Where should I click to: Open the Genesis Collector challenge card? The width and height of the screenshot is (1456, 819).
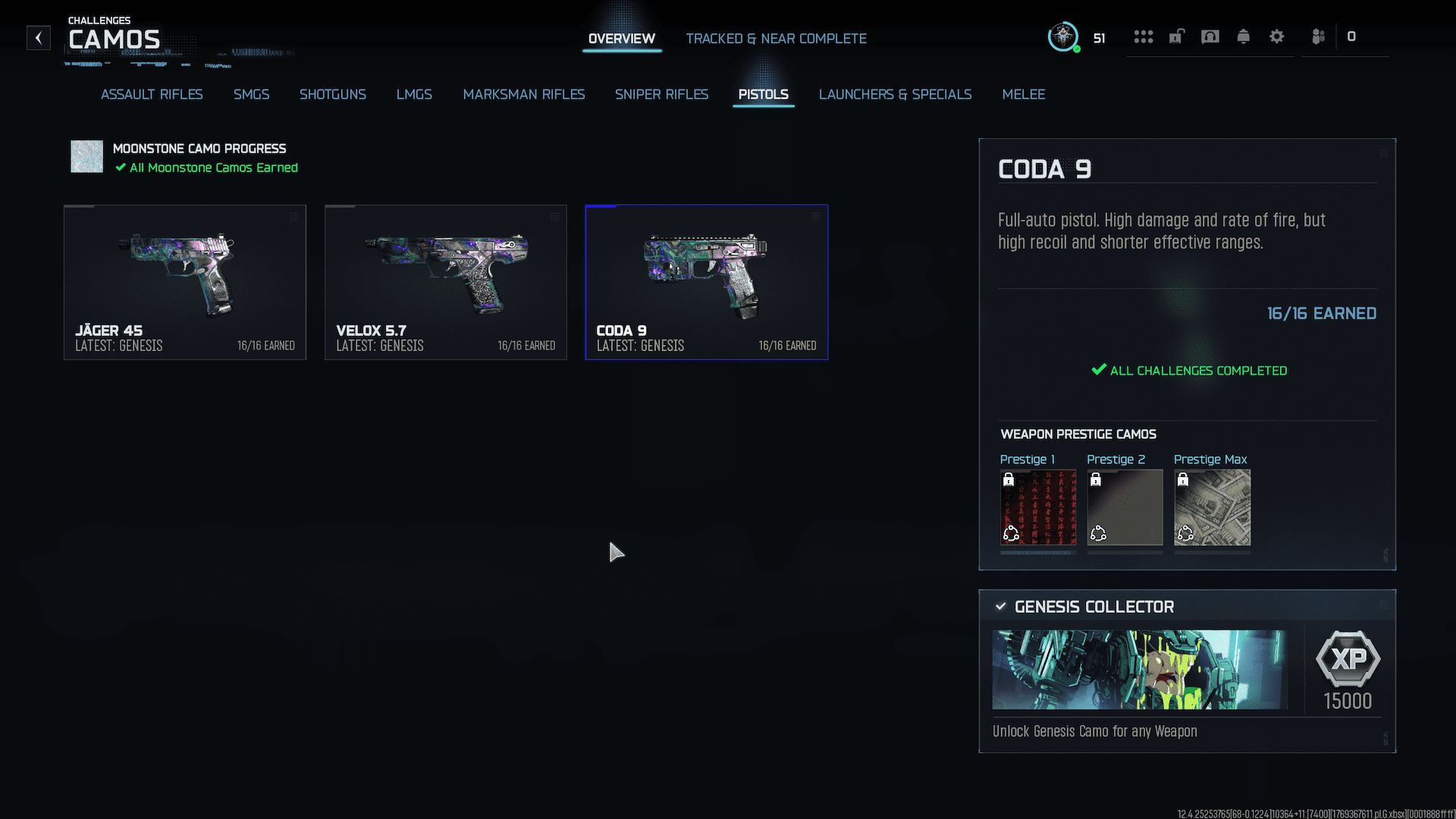pos(1187,671)
